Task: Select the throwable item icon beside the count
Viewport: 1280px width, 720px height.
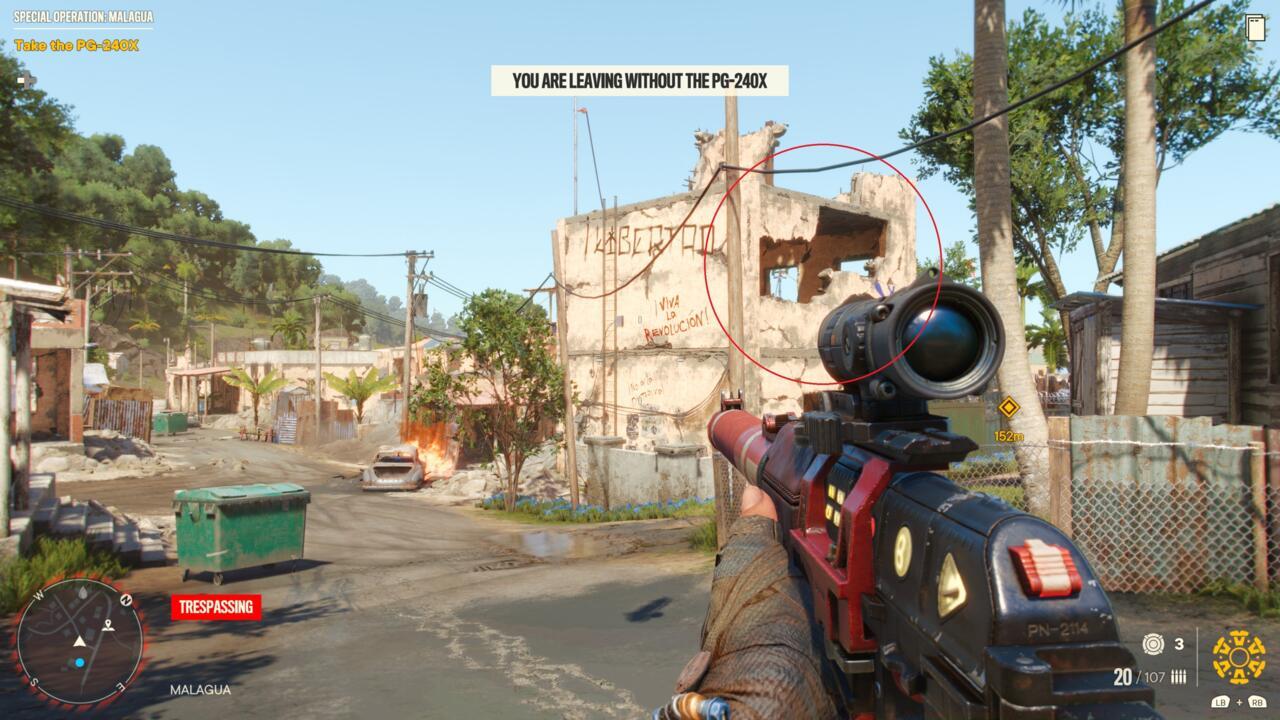Action: tap(1154, 644)
